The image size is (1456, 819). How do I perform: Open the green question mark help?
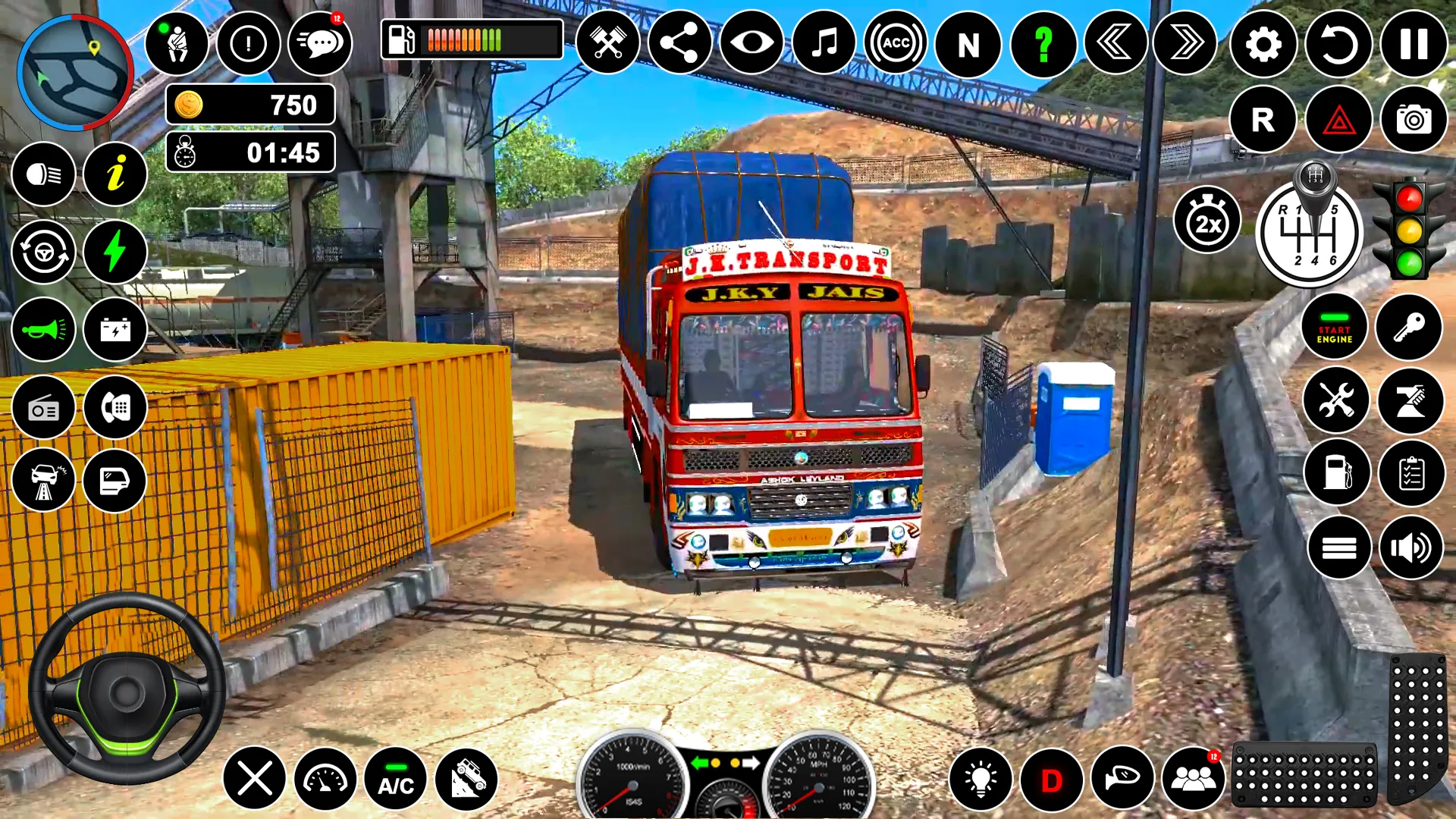[x=1043, y=44]
